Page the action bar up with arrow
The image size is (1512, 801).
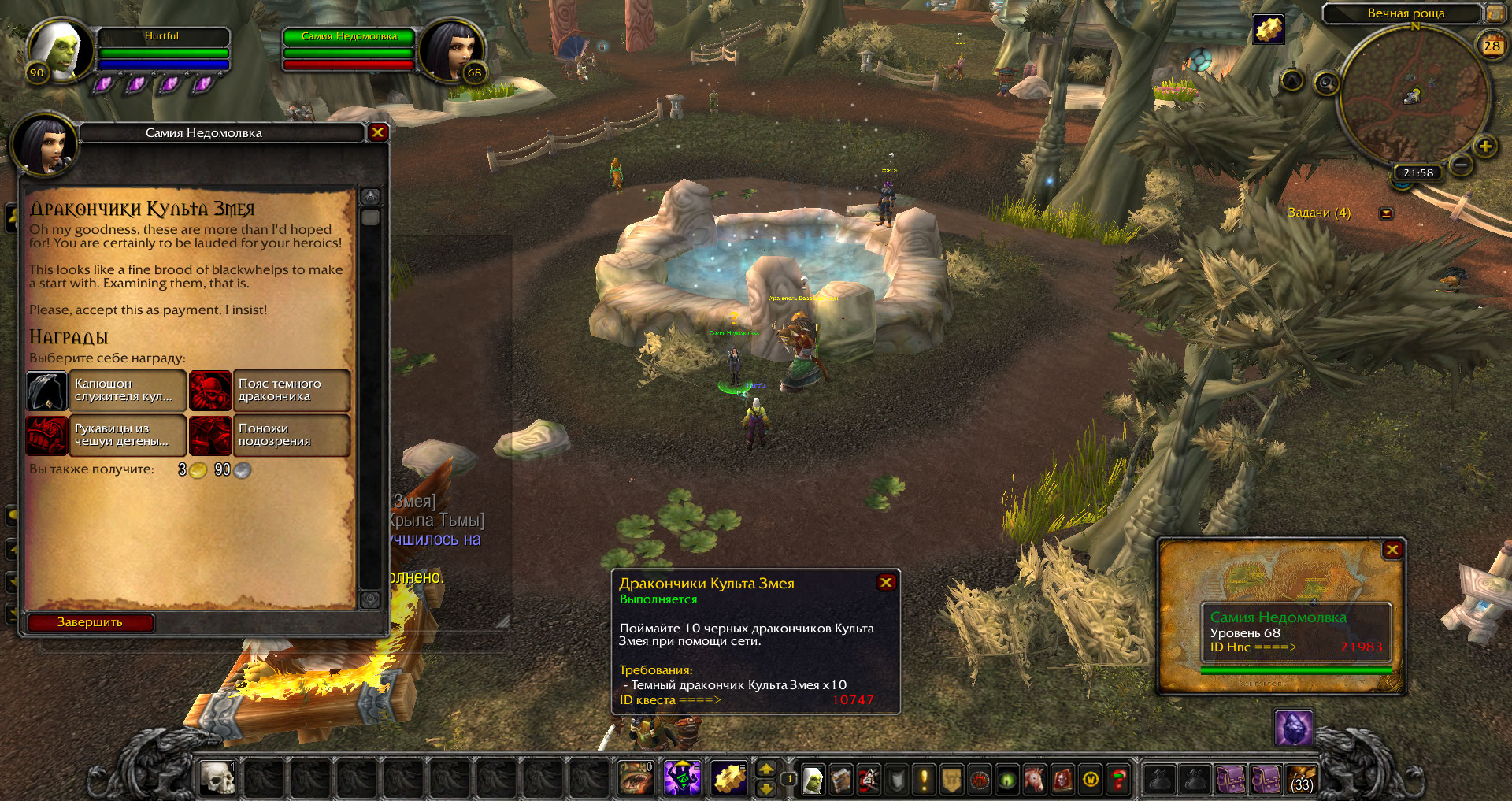point(765,769)
